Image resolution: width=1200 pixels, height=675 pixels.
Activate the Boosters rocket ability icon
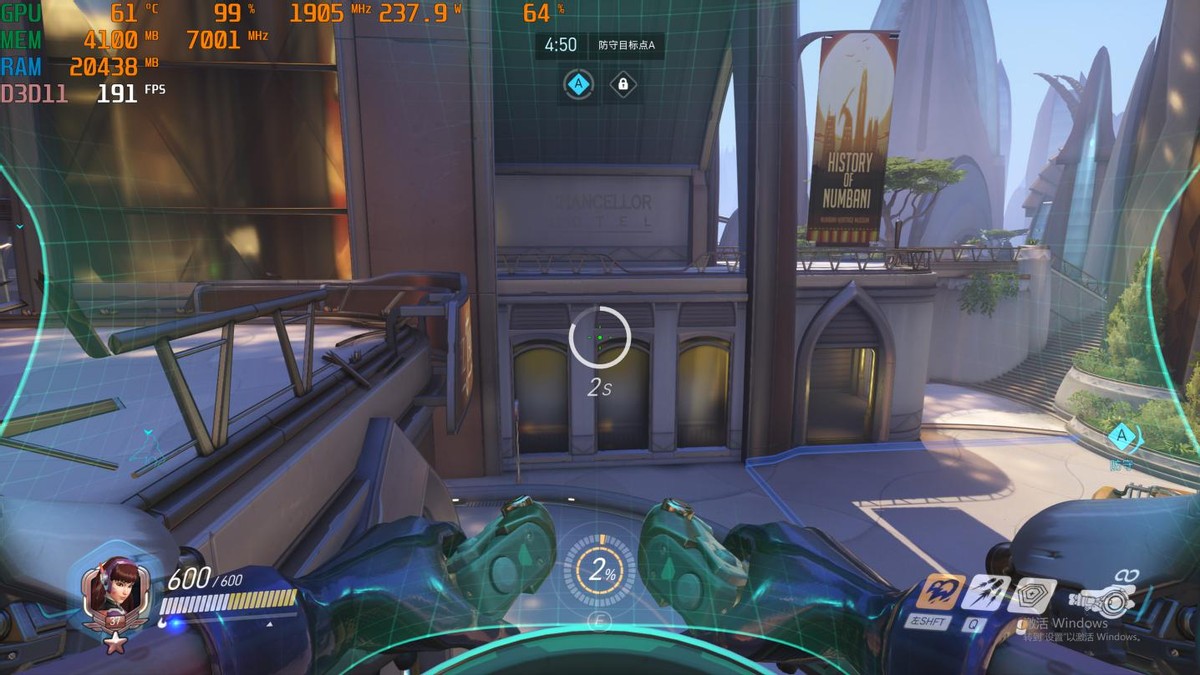[x=940, y=592]
